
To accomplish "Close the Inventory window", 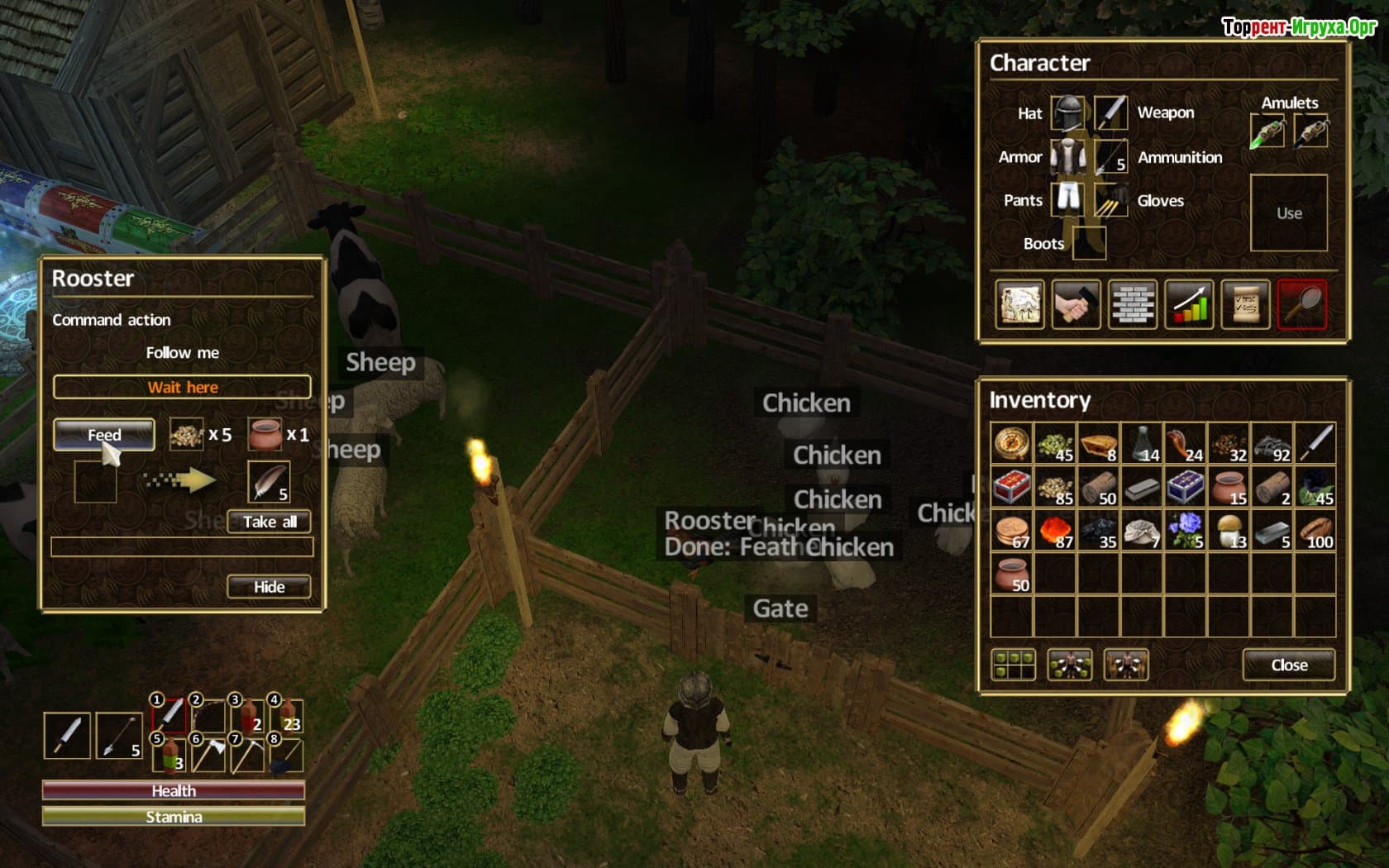I will pyautogui.click(x=1289, y=665).
